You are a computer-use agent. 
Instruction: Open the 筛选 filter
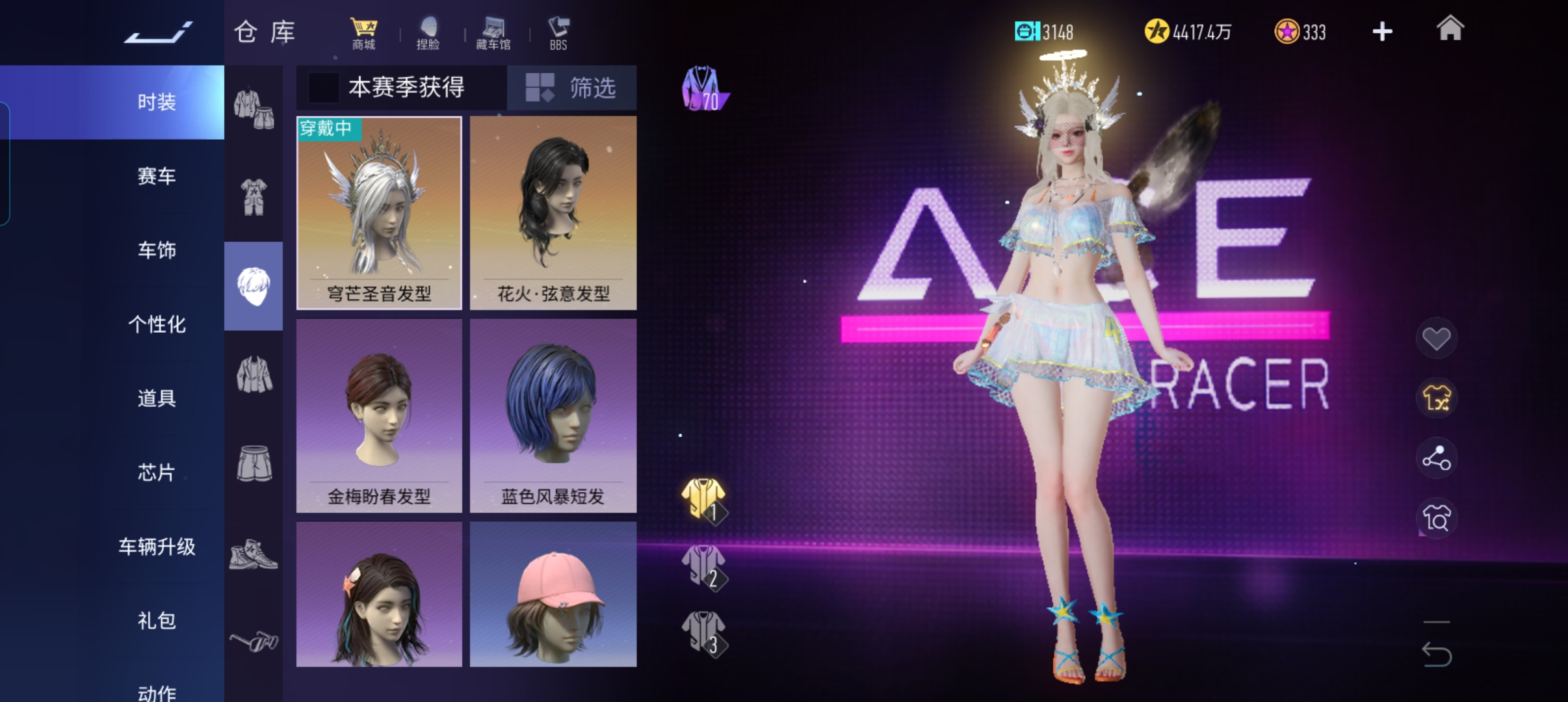(x=572, y=88)
